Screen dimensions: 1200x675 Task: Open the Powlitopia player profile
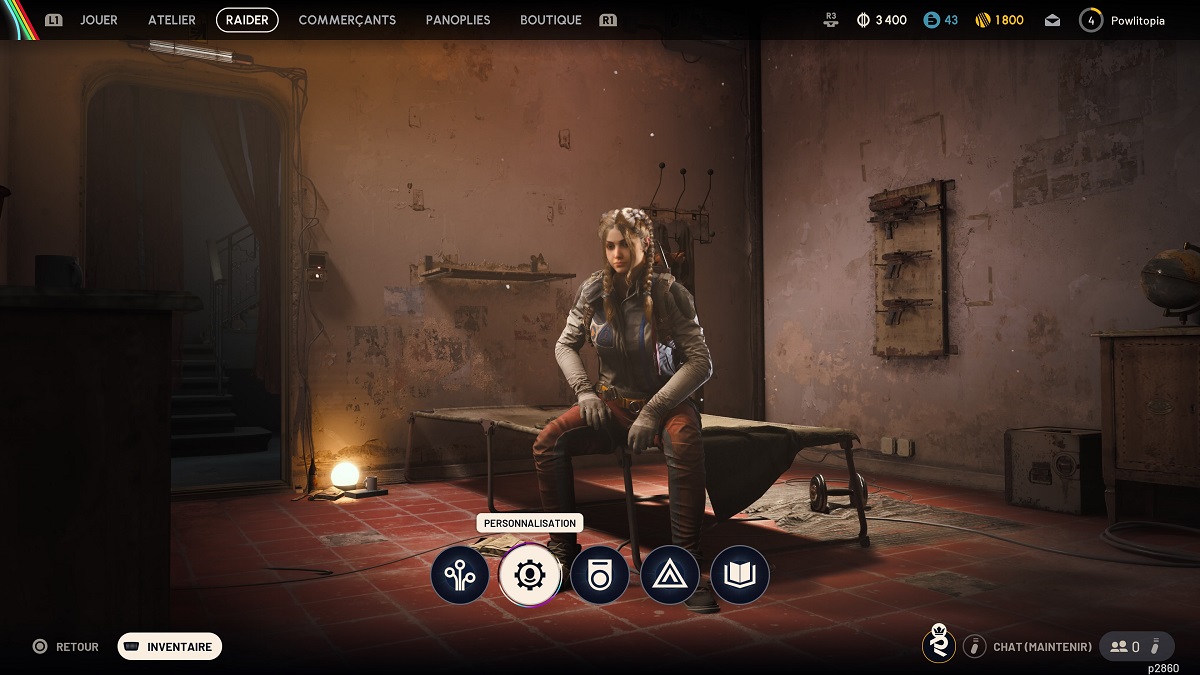(x=1123, y=20)
